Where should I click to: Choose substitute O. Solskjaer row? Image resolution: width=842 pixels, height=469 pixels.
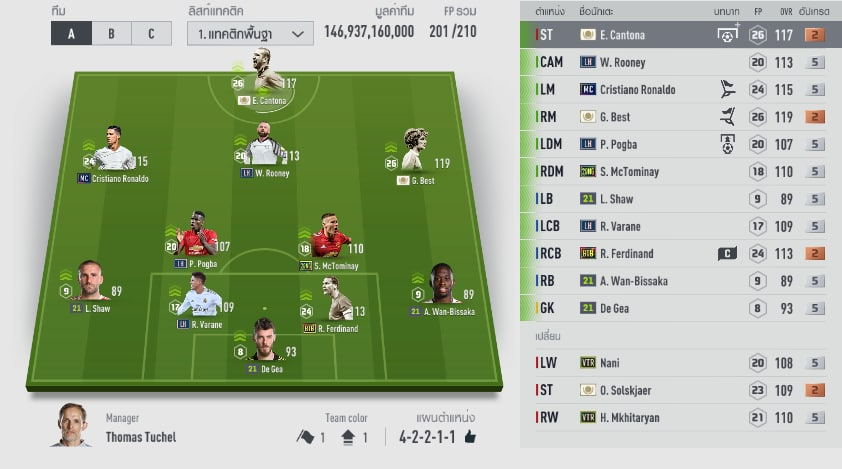click(x=680, y=390)
